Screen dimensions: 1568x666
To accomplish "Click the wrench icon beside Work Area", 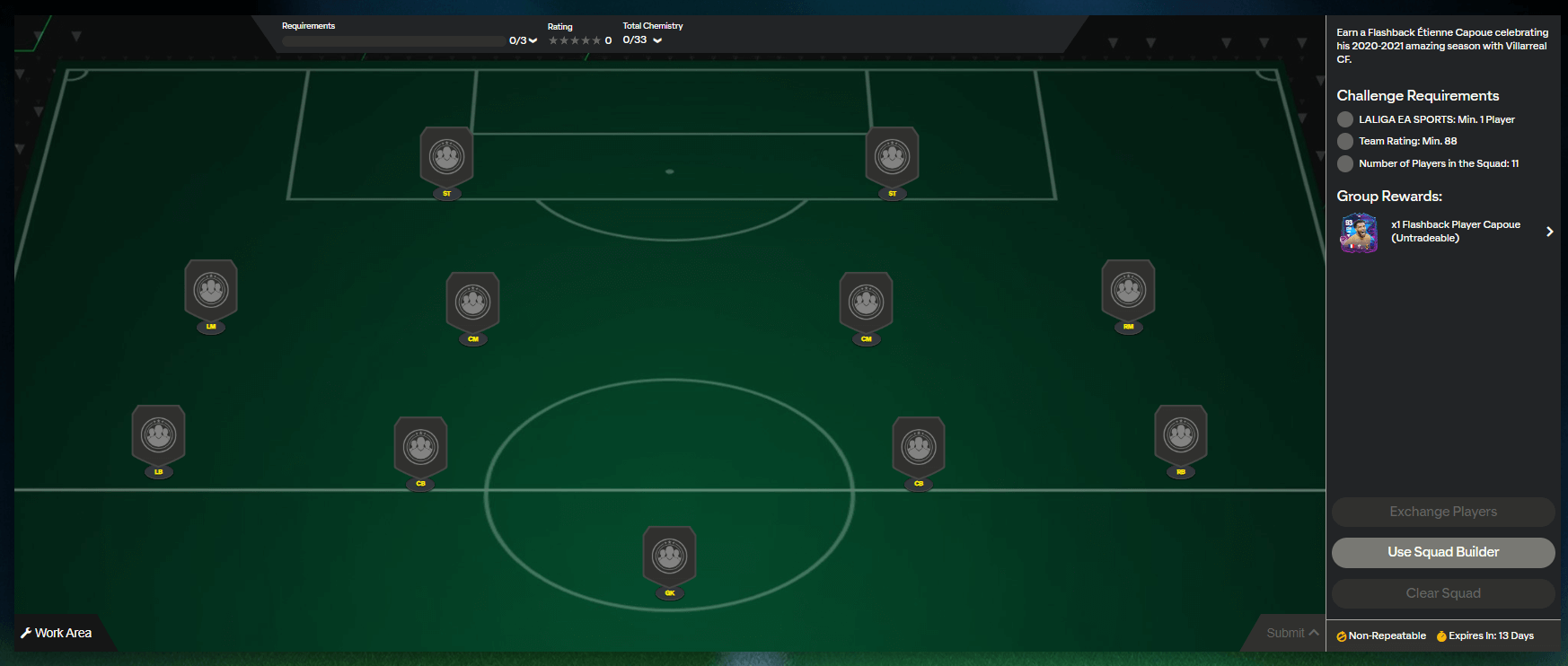I will [28, 632].
